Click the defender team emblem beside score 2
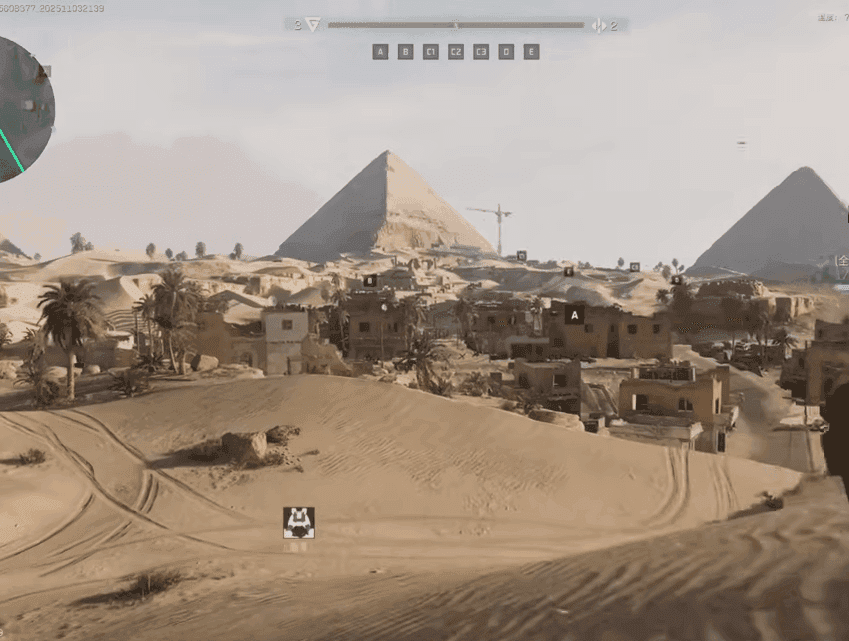849x641 pixels. pos(598,25)
